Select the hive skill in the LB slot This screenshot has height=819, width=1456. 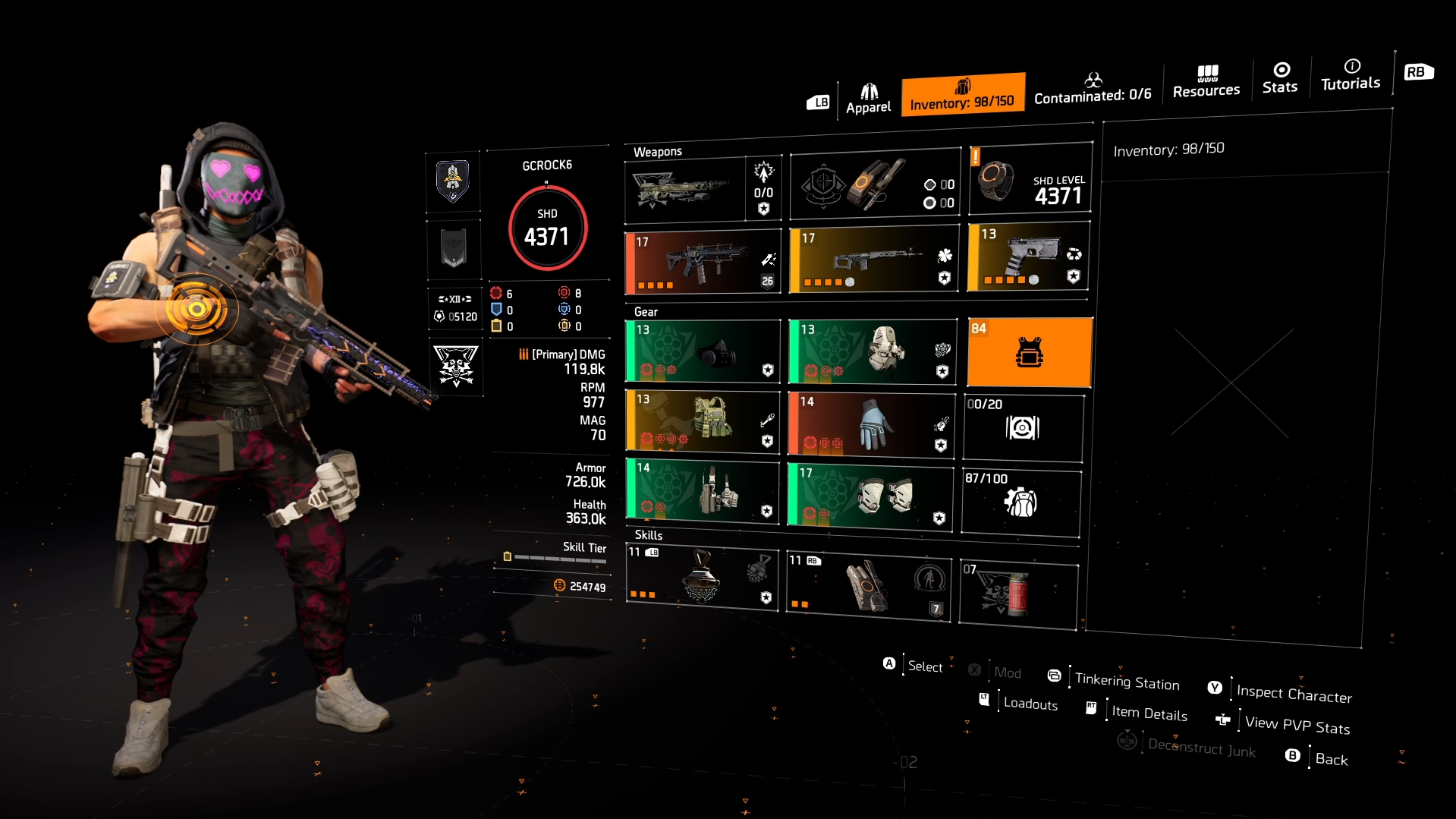(x=702, y=579)
